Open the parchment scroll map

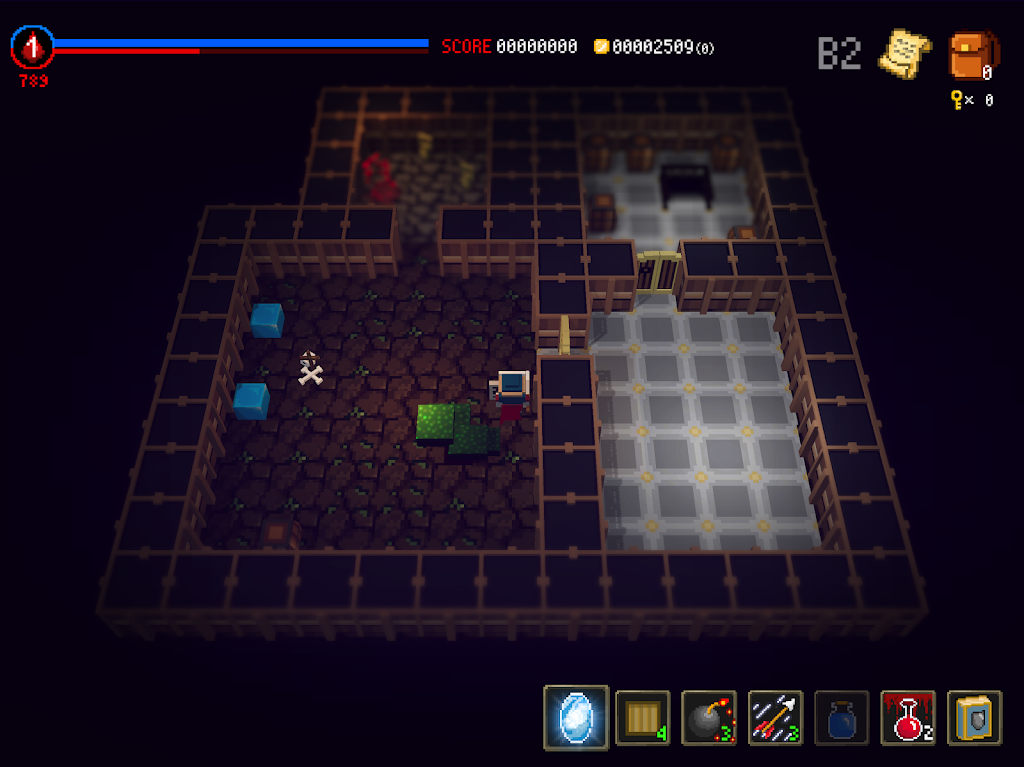coord(903,52)
